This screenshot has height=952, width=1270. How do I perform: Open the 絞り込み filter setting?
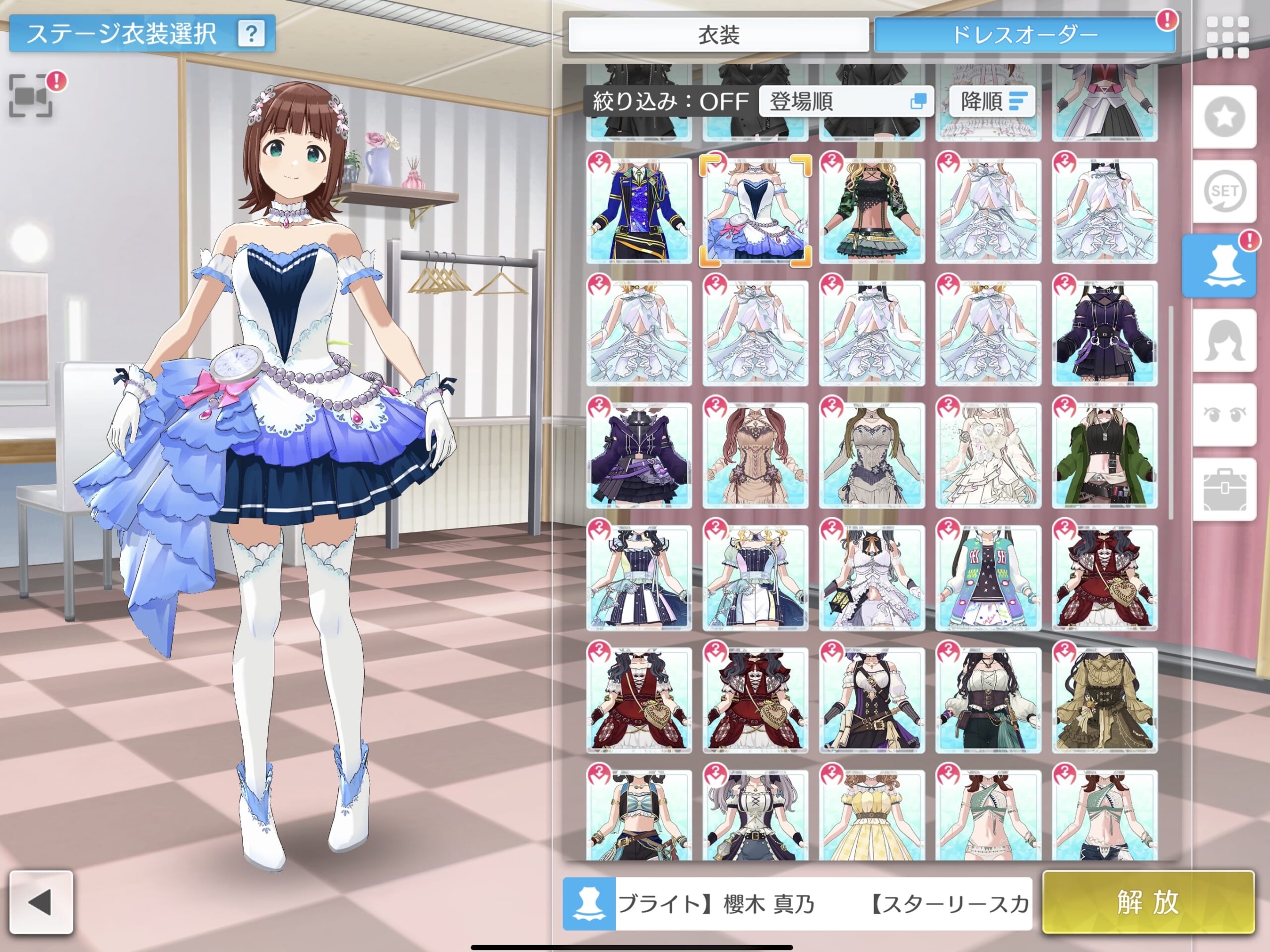click(670, 102)
